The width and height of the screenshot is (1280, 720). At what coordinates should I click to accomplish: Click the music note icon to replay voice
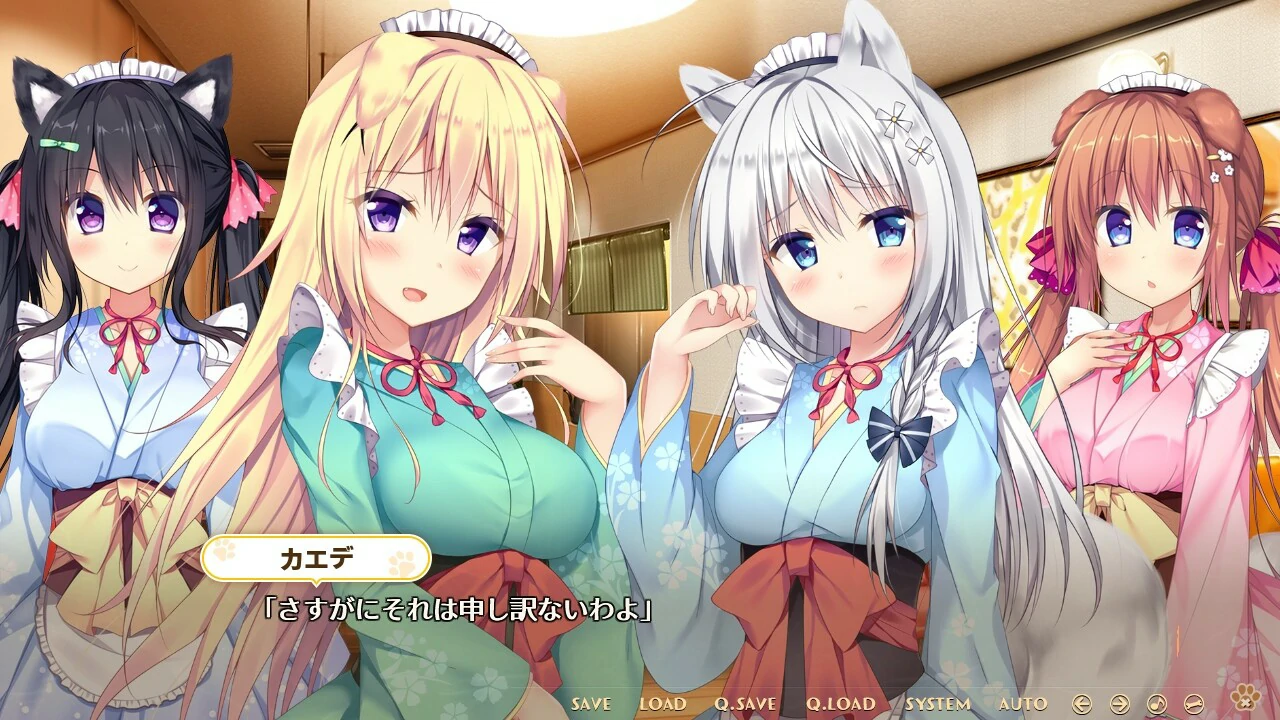pyautogui.click(x=1157, y=704)
